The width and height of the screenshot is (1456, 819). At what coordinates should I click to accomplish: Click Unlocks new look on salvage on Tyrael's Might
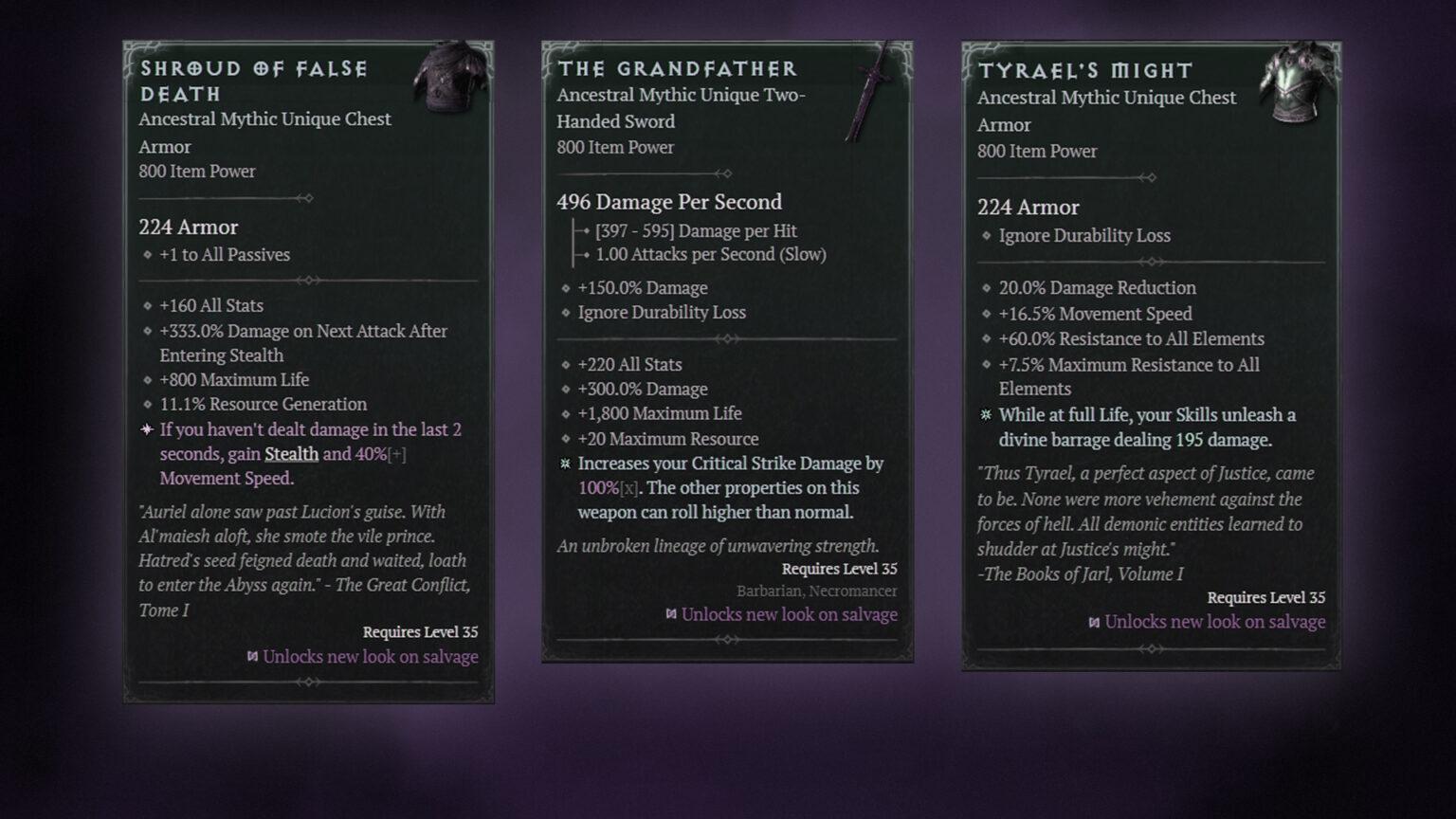(1214, 622)
